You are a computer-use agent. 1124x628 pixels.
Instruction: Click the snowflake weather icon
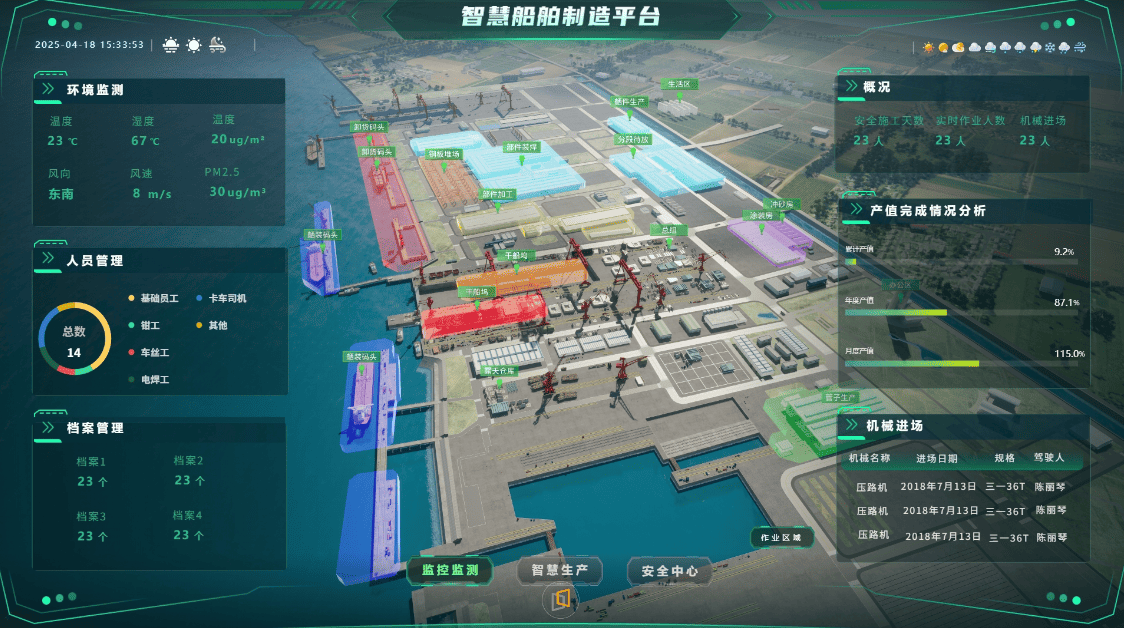point(1050,48)
